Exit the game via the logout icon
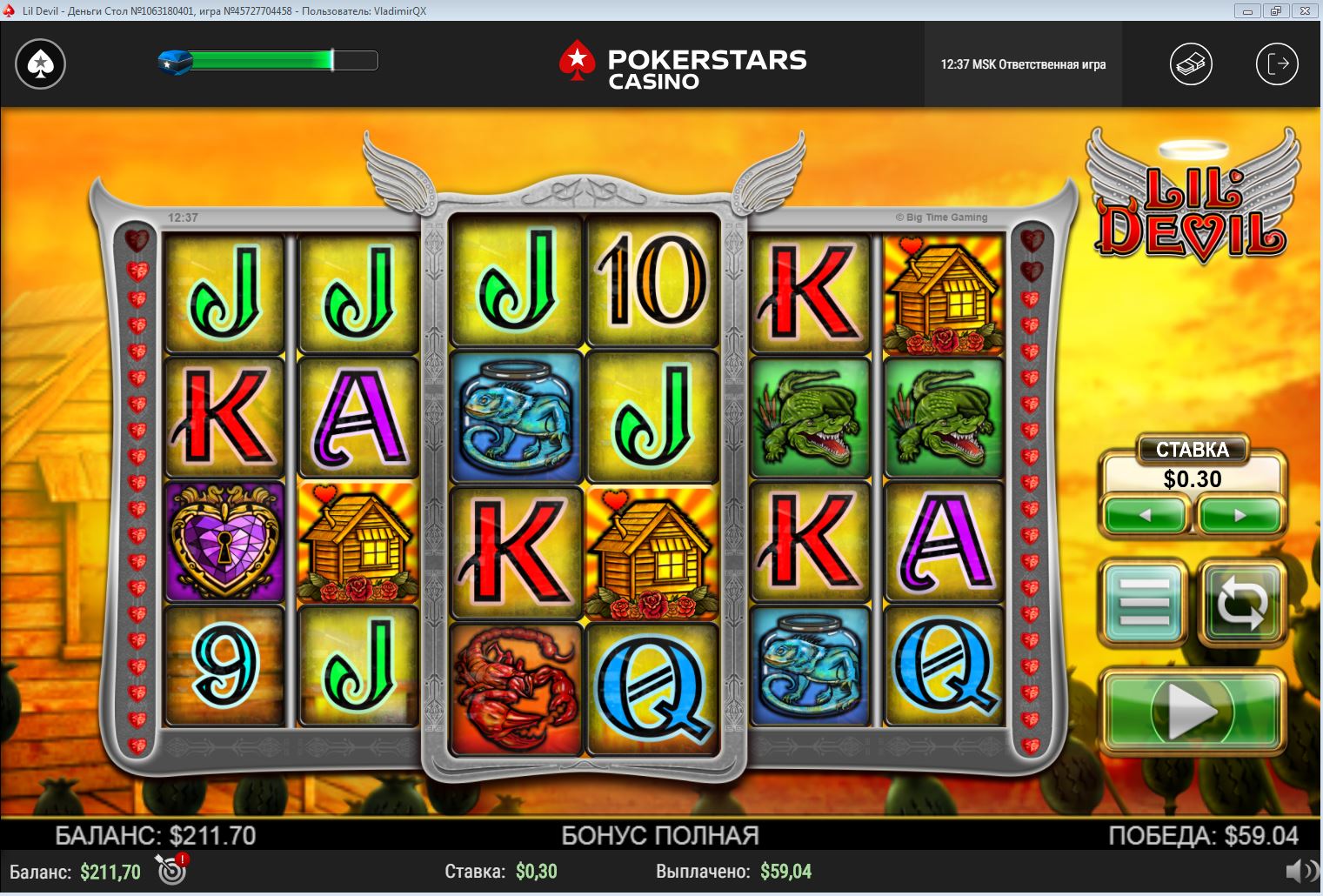Viewport: 1323px width, 896px height. 1277,64
